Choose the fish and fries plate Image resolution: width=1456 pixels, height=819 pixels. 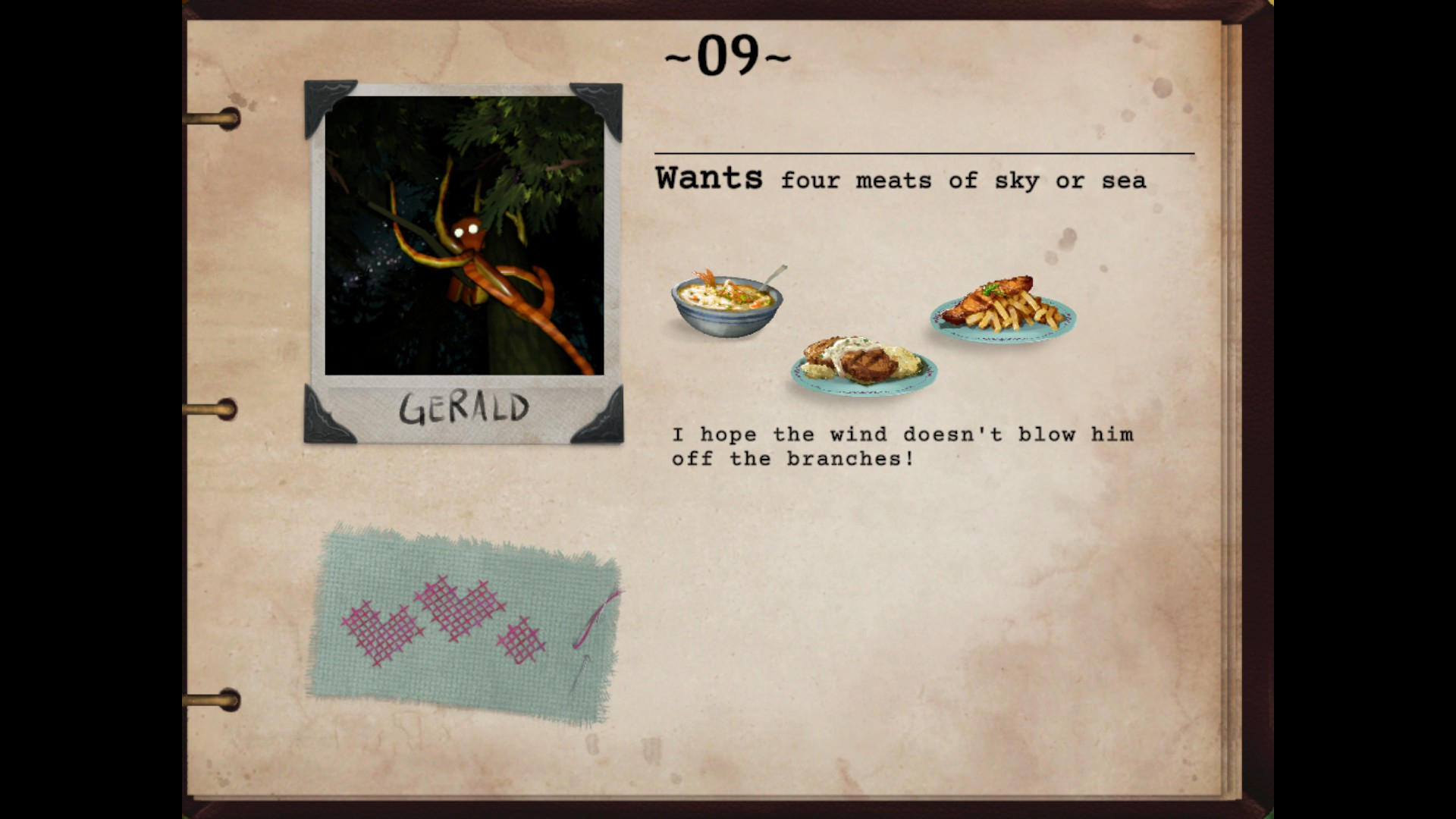(1003, 309)
